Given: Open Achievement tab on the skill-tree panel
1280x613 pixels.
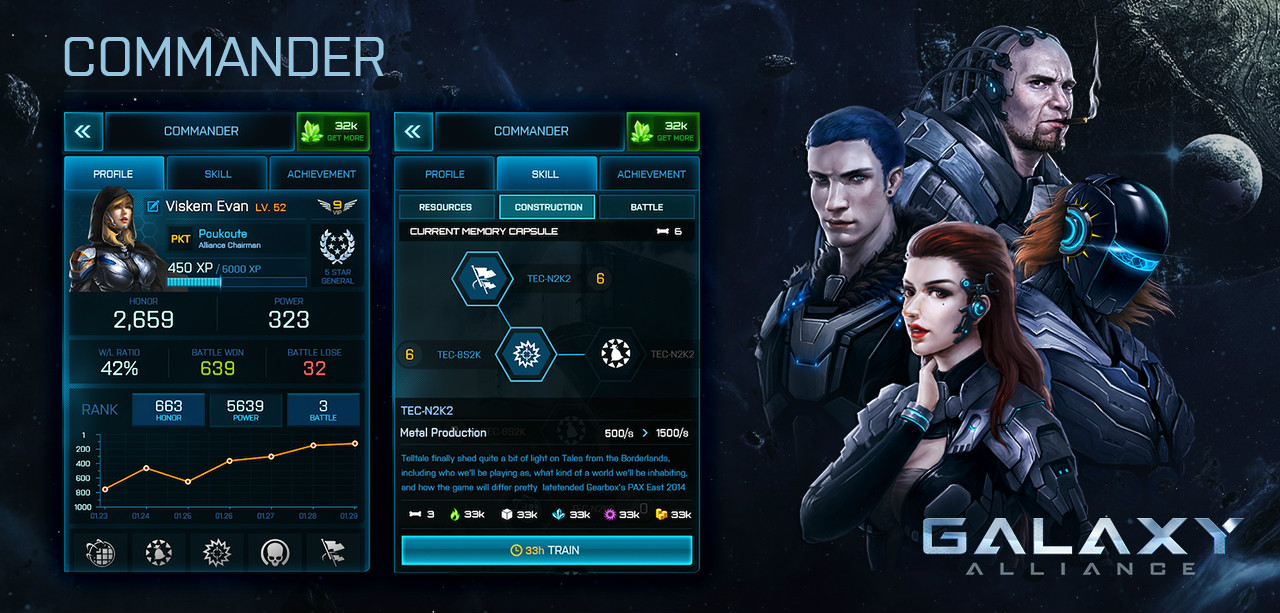Looking at the screenshot, I should pos(651,174).
